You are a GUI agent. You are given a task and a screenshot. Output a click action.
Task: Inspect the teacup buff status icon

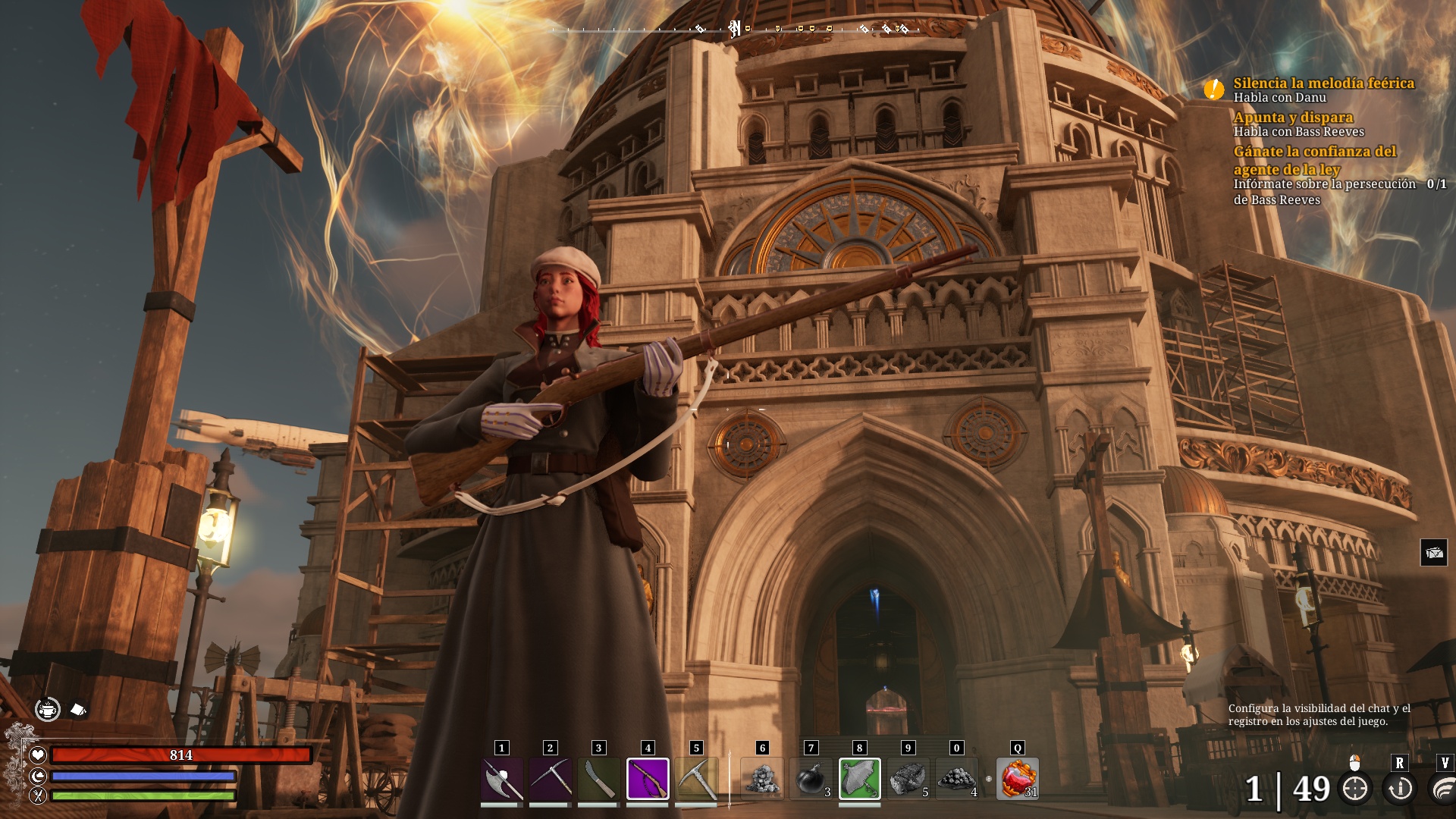coord(48,710)
